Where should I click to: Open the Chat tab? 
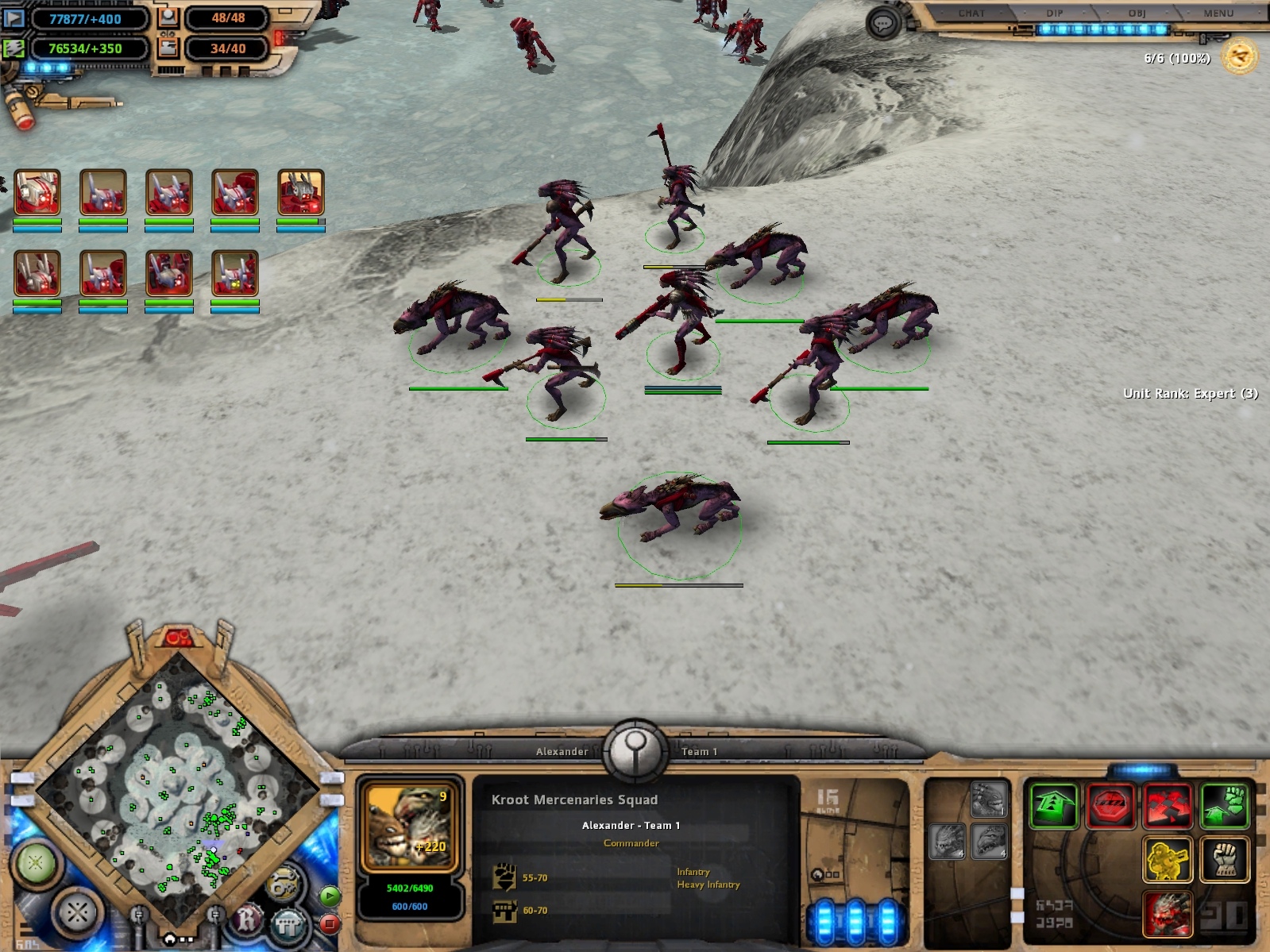[971, 13]
